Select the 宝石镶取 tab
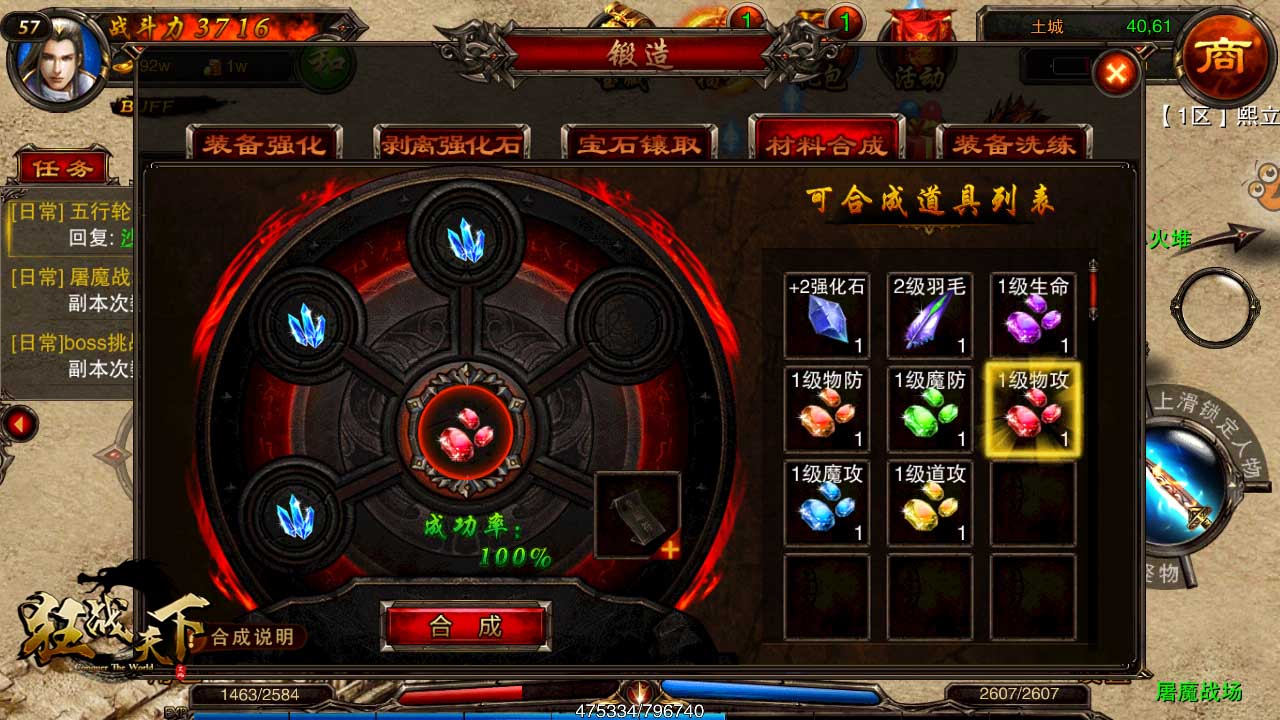 [639, 145]
